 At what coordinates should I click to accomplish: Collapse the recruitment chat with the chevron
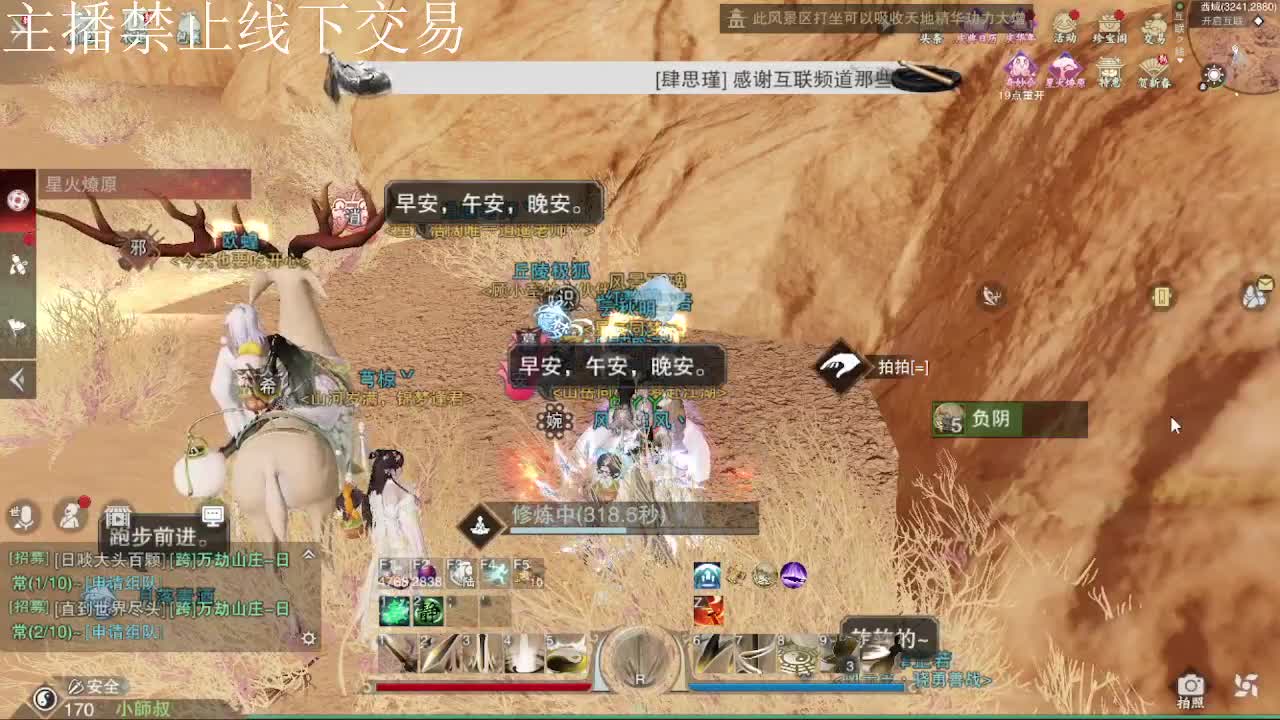(x=309, y=554)
